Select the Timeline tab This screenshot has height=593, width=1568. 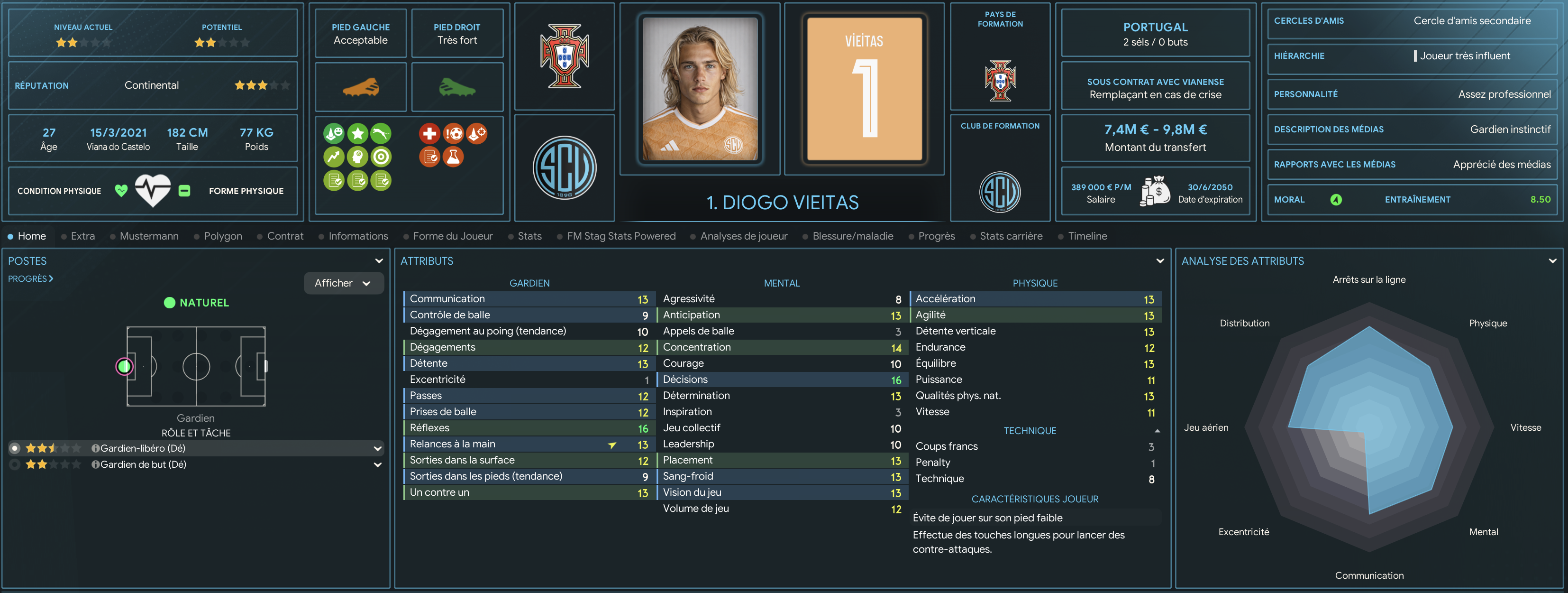tap(1086, 236)
